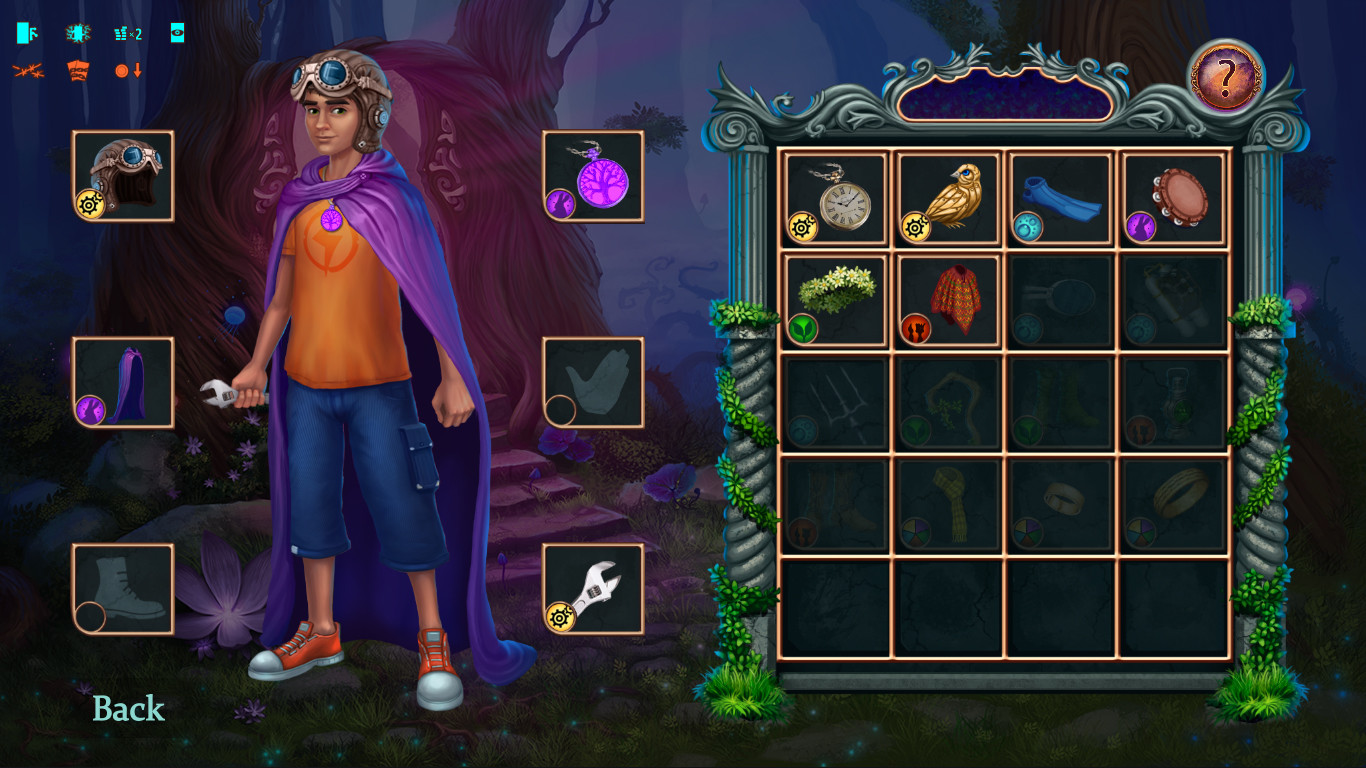Viewport: 1366px width, 768px height.
Task: Click the empty boots equipment slot
Action: pos(123,589)
